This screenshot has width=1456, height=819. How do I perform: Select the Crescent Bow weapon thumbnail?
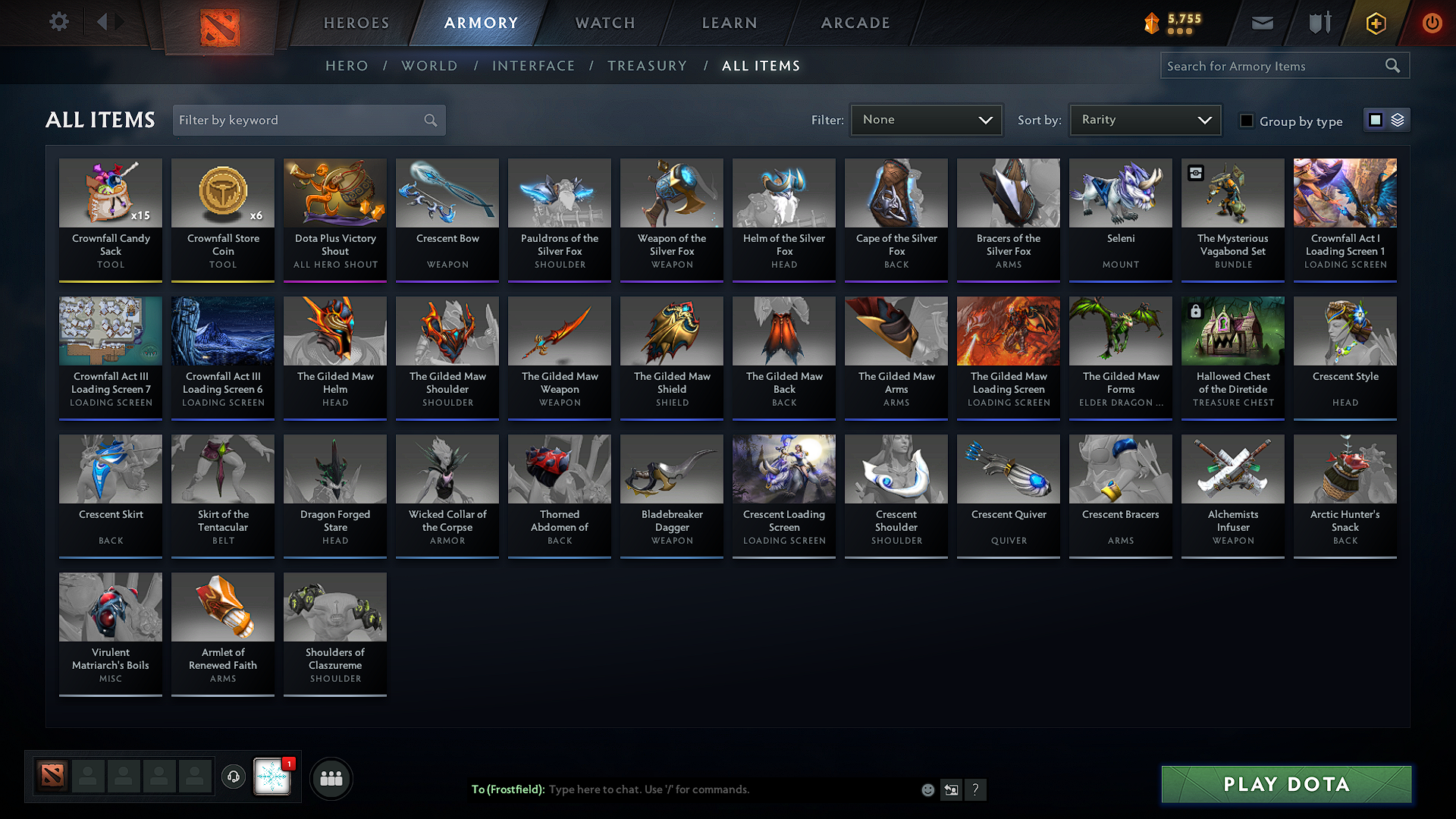447,193
